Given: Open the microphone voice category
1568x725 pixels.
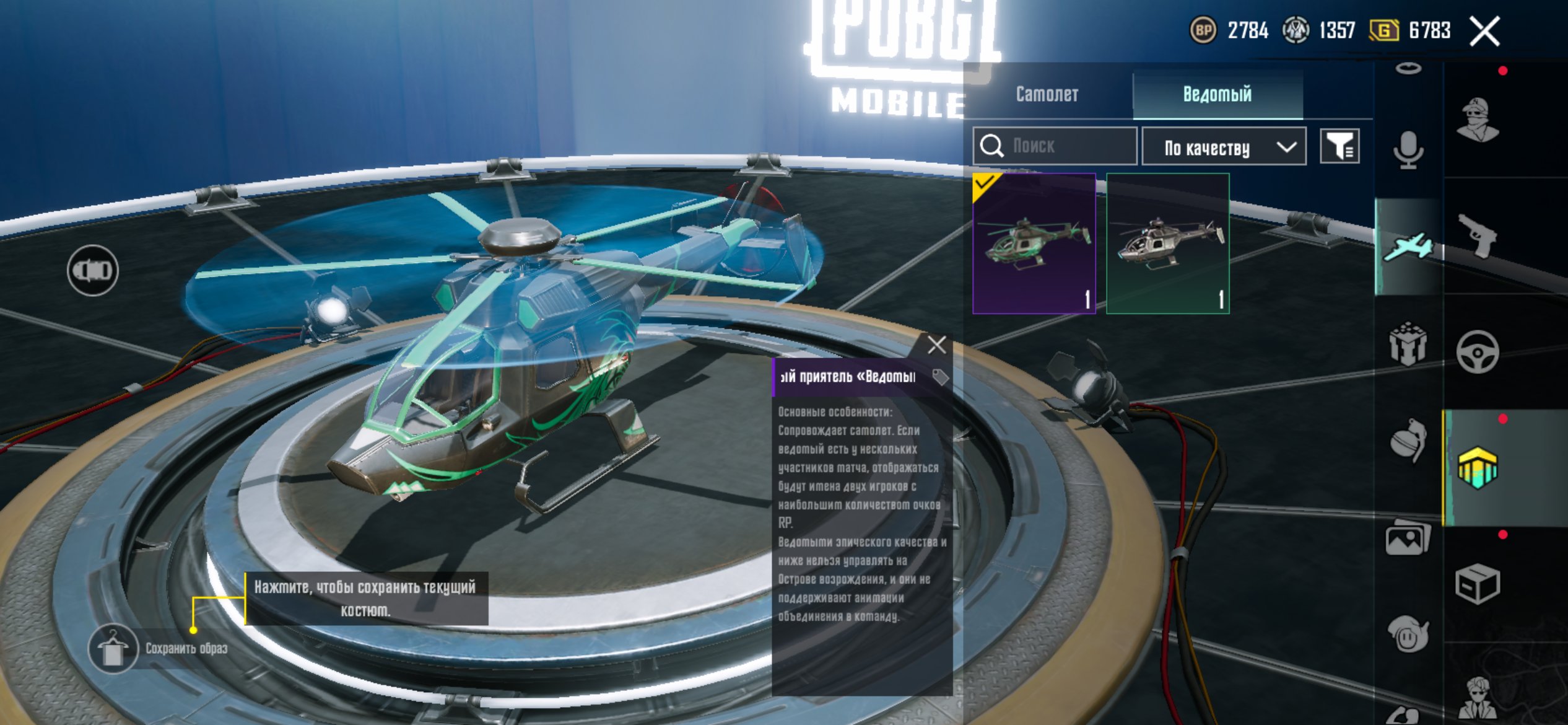Looking at the screenshot, I should point(1408,150).
